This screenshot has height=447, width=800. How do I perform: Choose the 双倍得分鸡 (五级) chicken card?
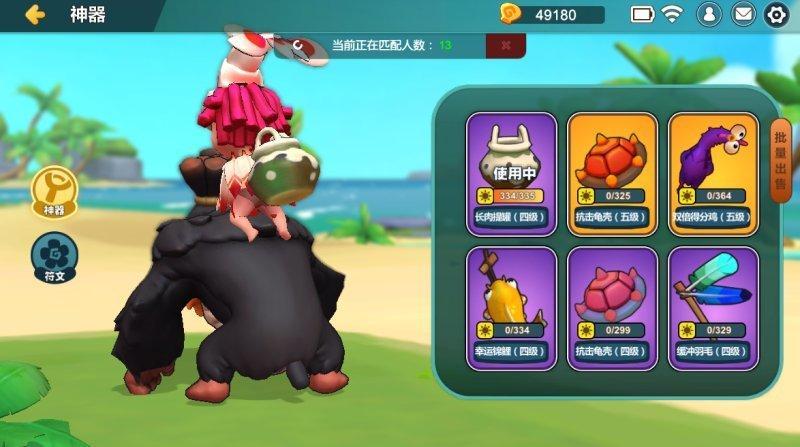click(712, 172)
